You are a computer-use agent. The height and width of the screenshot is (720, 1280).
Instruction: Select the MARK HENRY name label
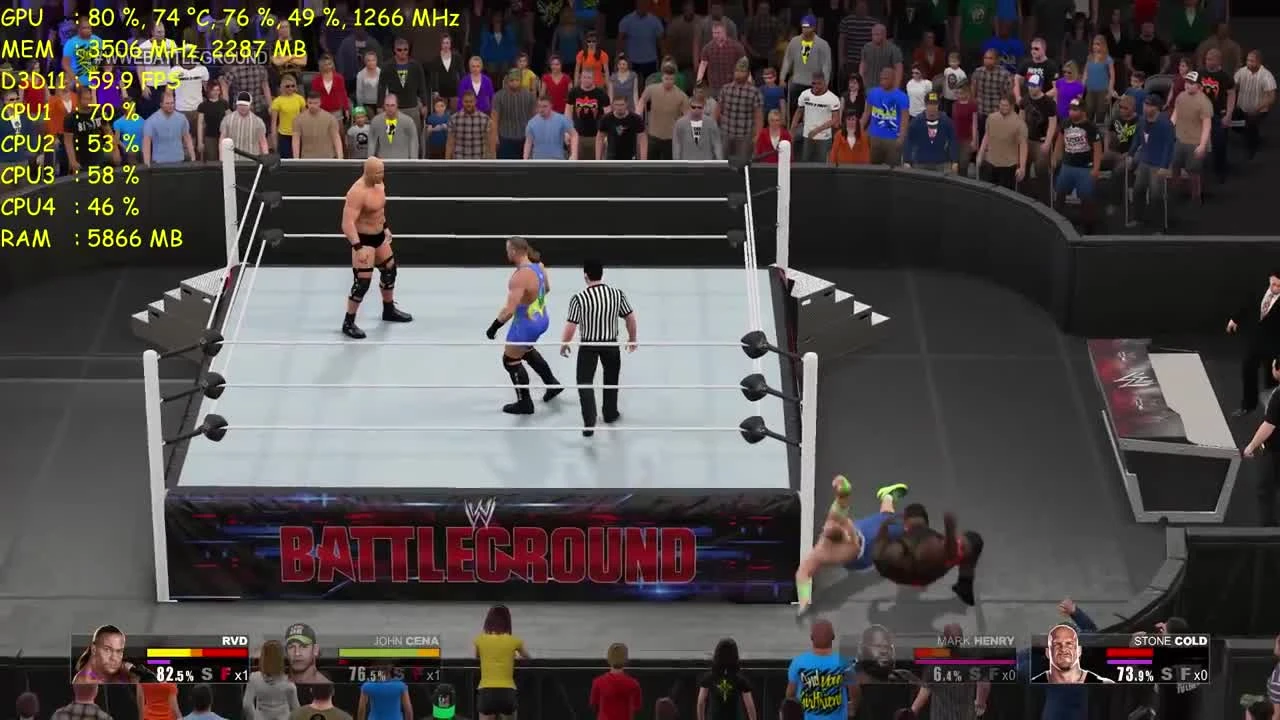pos(976,640)
